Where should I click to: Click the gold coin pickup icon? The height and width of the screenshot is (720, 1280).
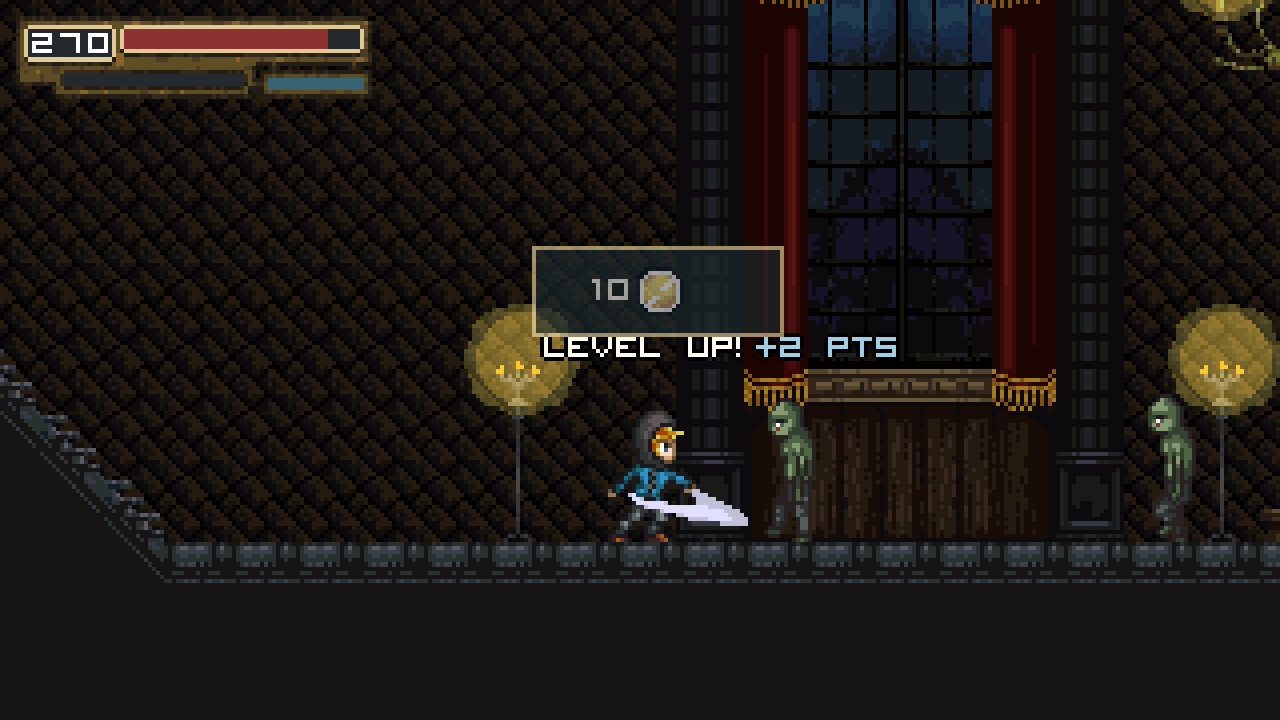661,291
